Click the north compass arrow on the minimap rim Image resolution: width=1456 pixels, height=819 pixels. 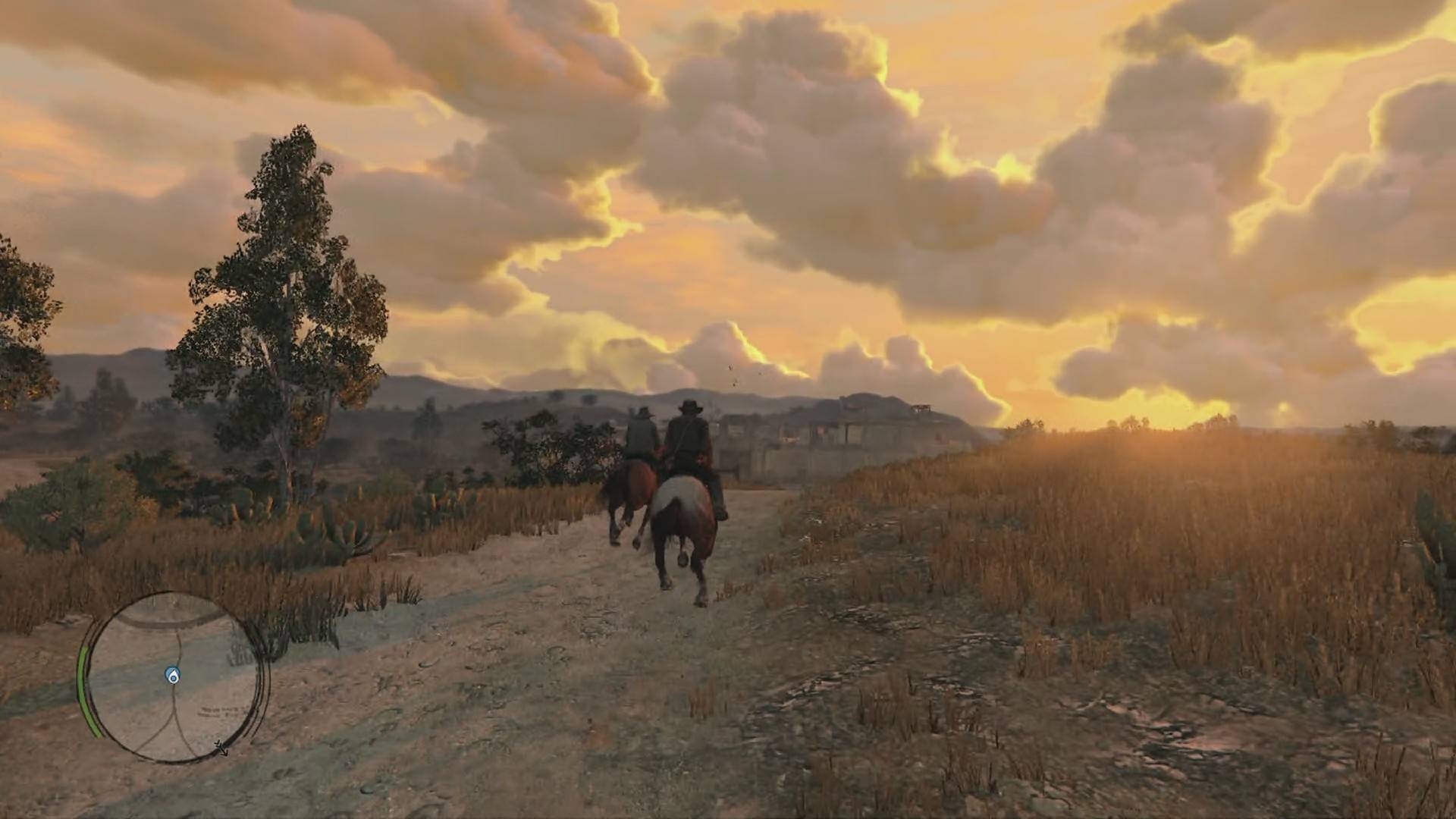click(221, 748)
